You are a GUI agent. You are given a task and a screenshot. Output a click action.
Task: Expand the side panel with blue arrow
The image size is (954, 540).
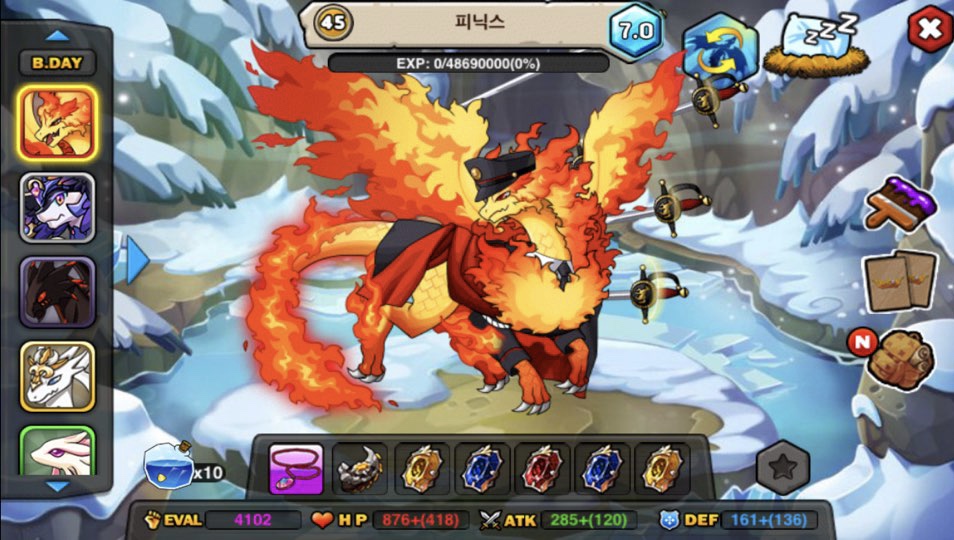pos(136,259)
